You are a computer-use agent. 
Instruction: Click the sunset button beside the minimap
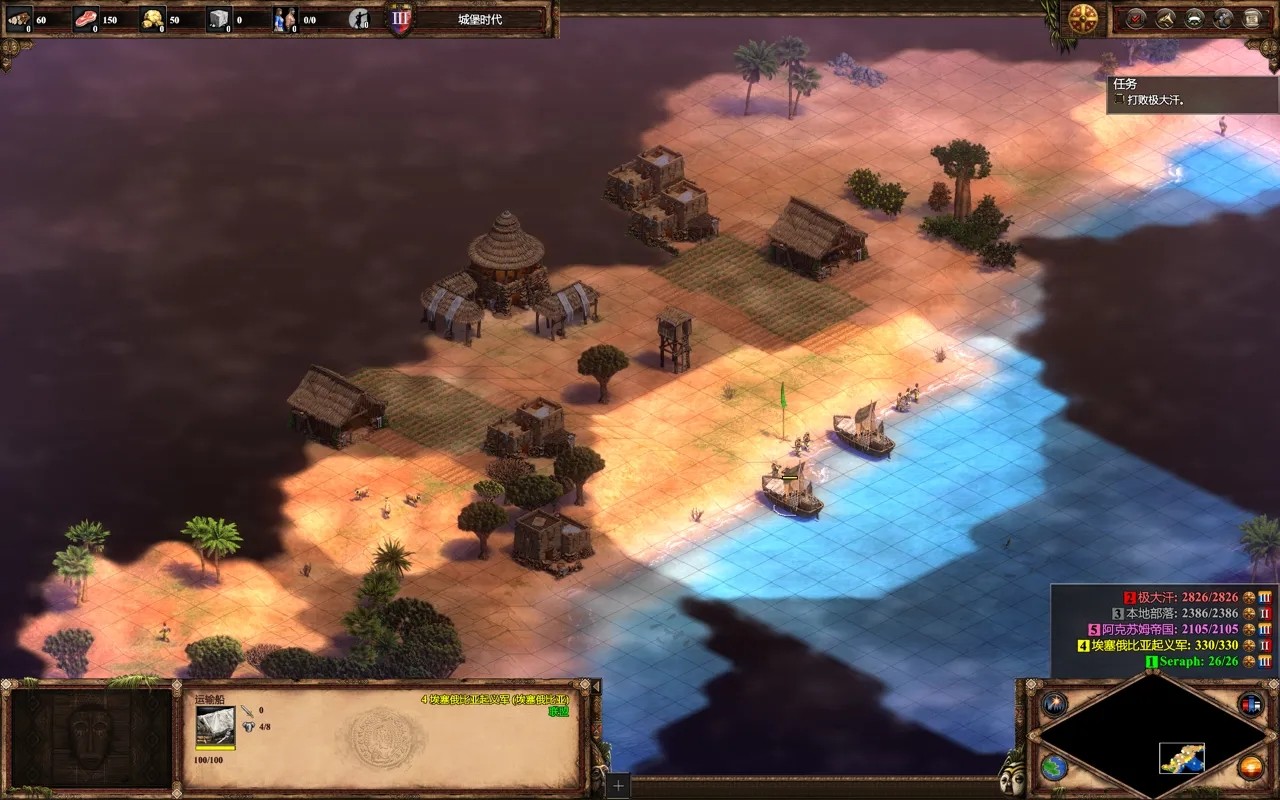pyautogui.click(x=1250, y=768)
